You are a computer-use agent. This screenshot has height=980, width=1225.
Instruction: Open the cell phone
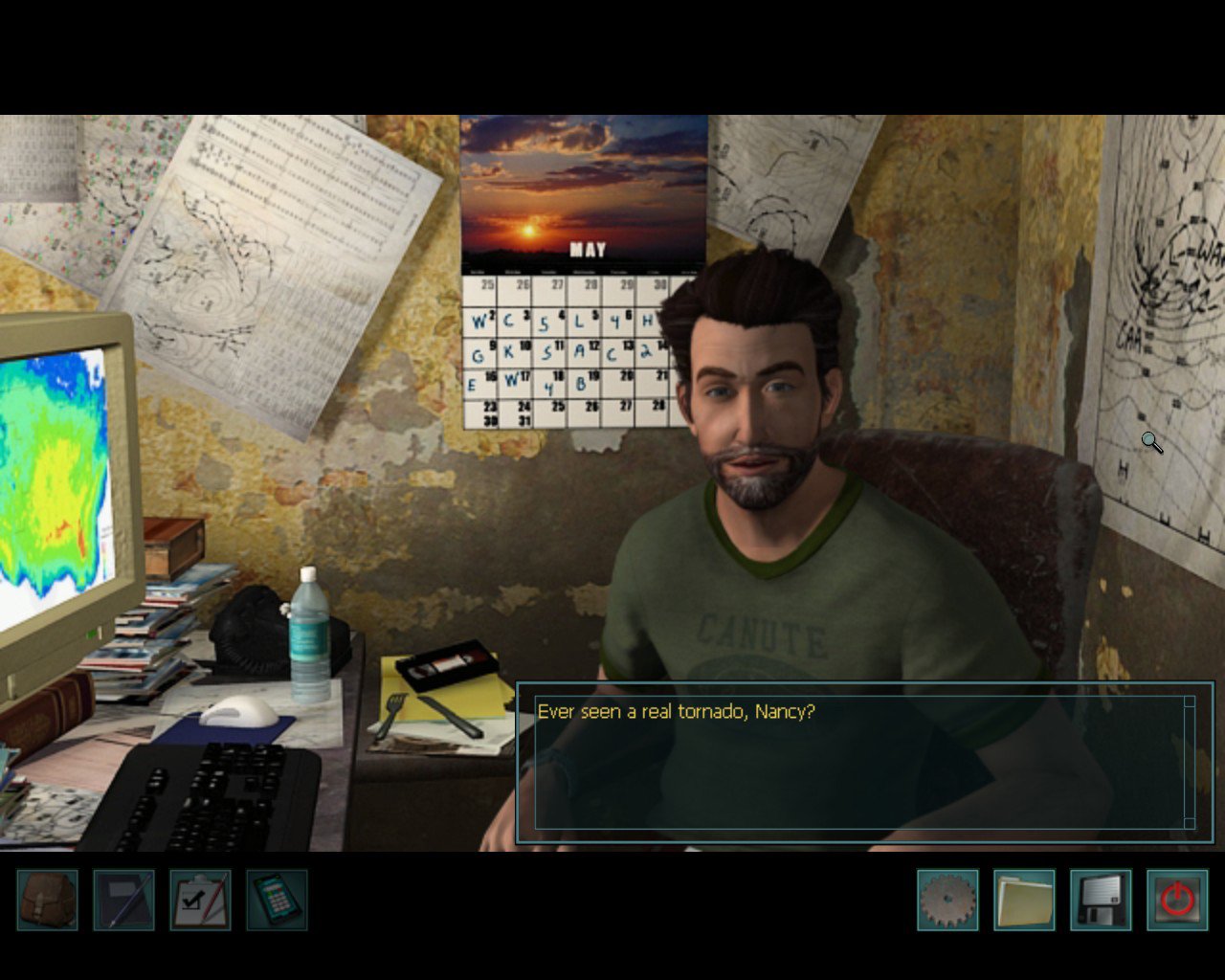(x=278, y=900)
